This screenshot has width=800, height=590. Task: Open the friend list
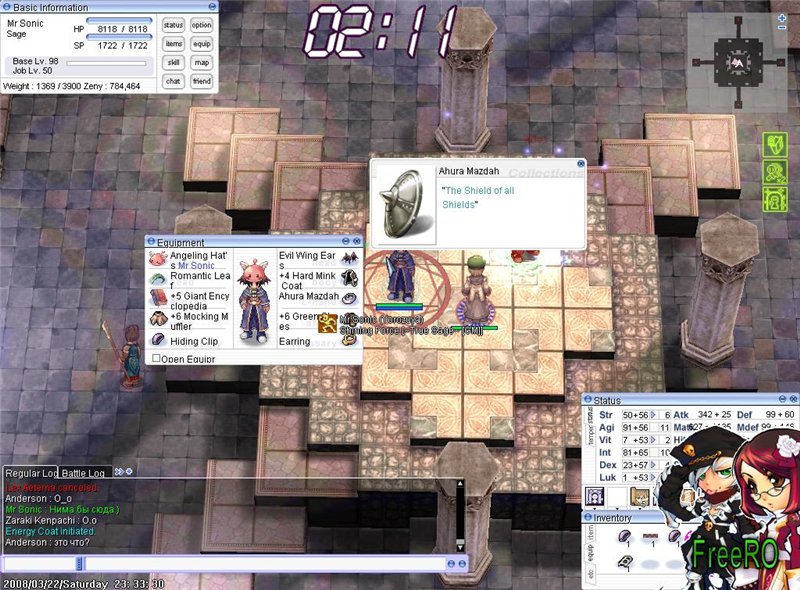pyautogui.click(x=202, y=81)
